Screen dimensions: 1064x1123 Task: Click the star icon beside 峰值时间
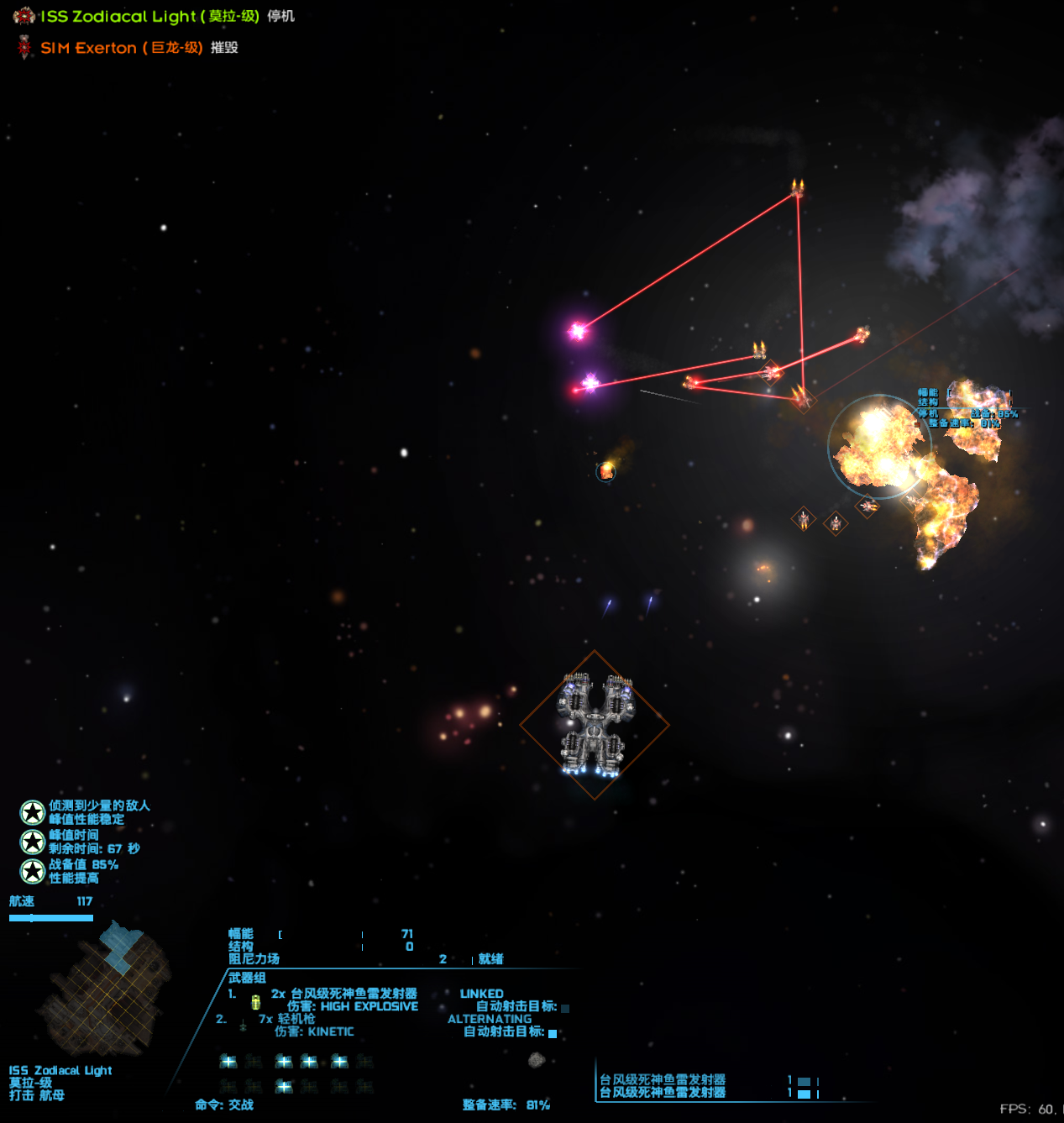tap(33, 842)
